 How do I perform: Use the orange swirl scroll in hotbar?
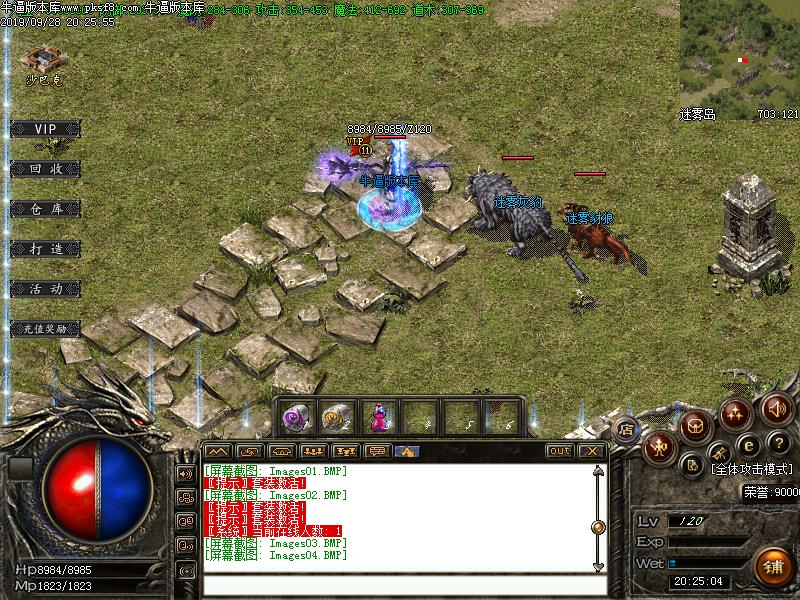[336, 416]
